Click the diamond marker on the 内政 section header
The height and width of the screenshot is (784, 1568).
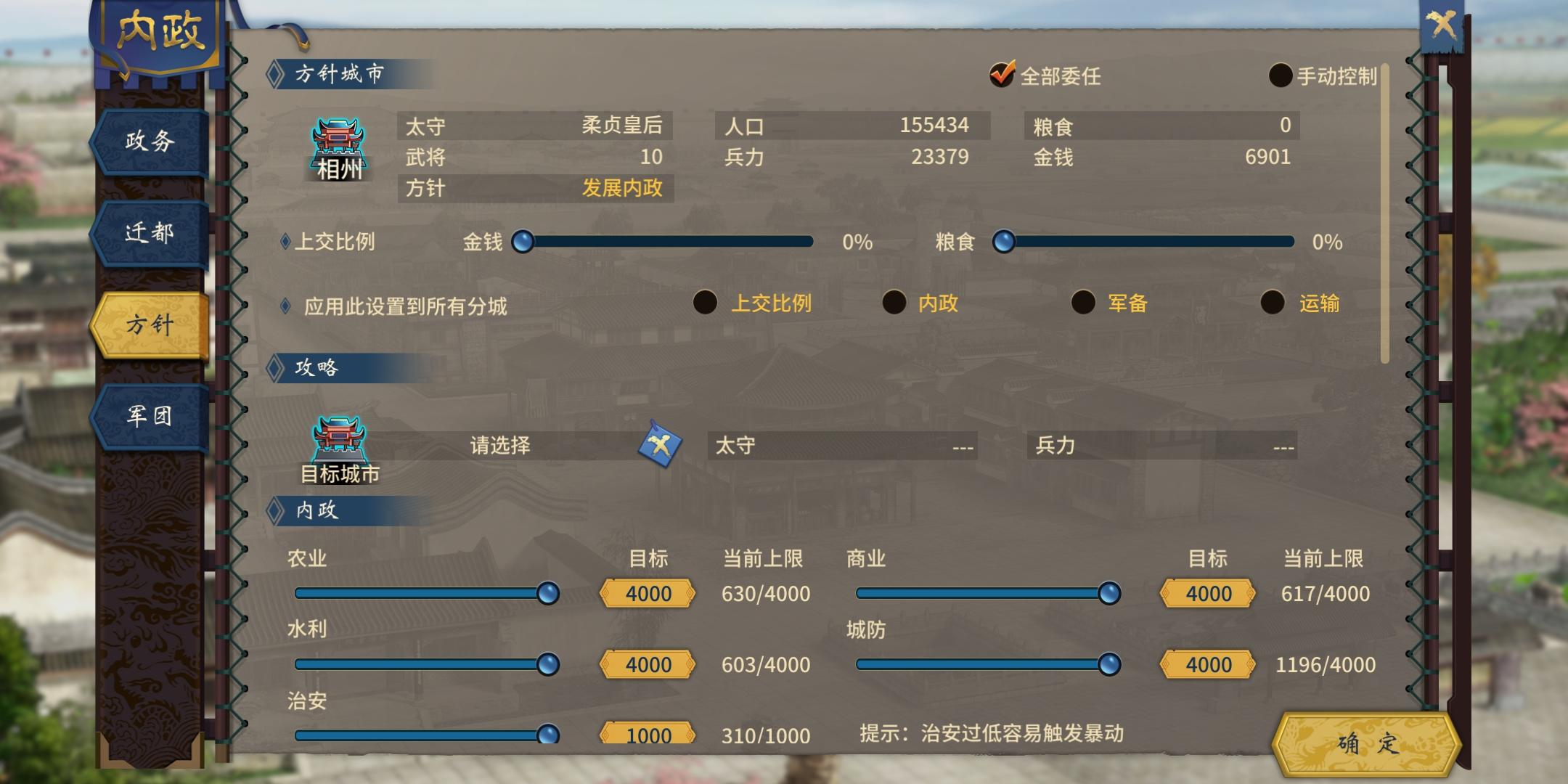point(274,510)
